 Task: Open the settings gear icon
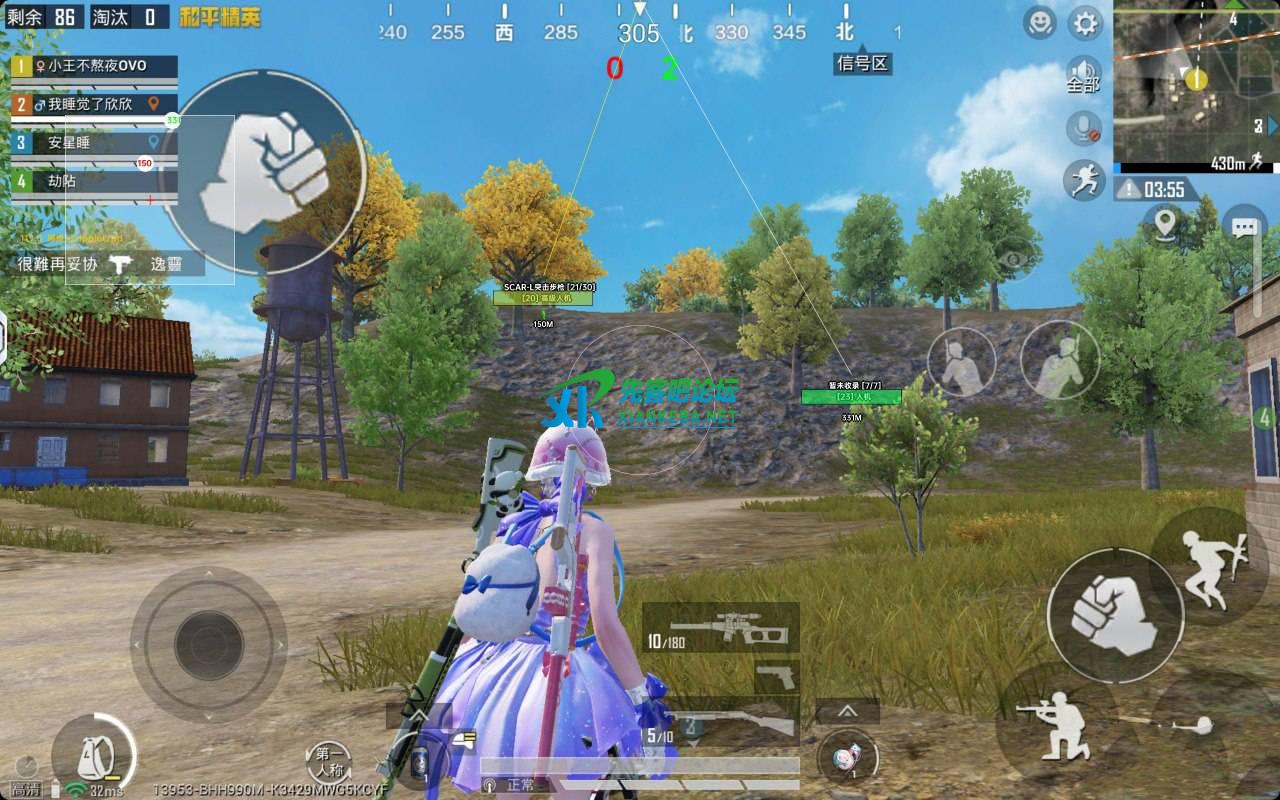click(x=1083, y=24)
